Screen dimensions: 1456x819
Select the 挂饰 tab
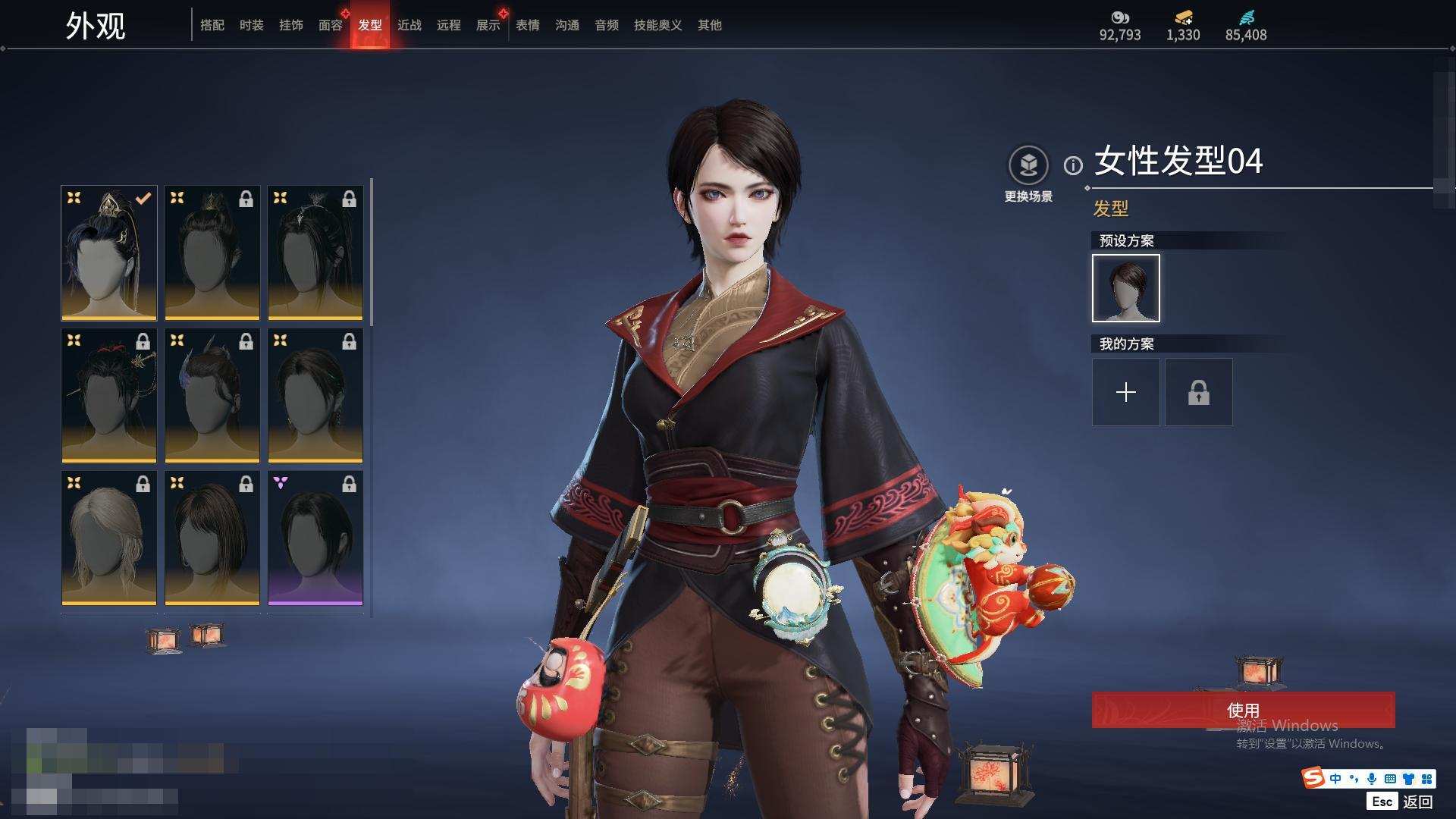[x=290, y=25]
